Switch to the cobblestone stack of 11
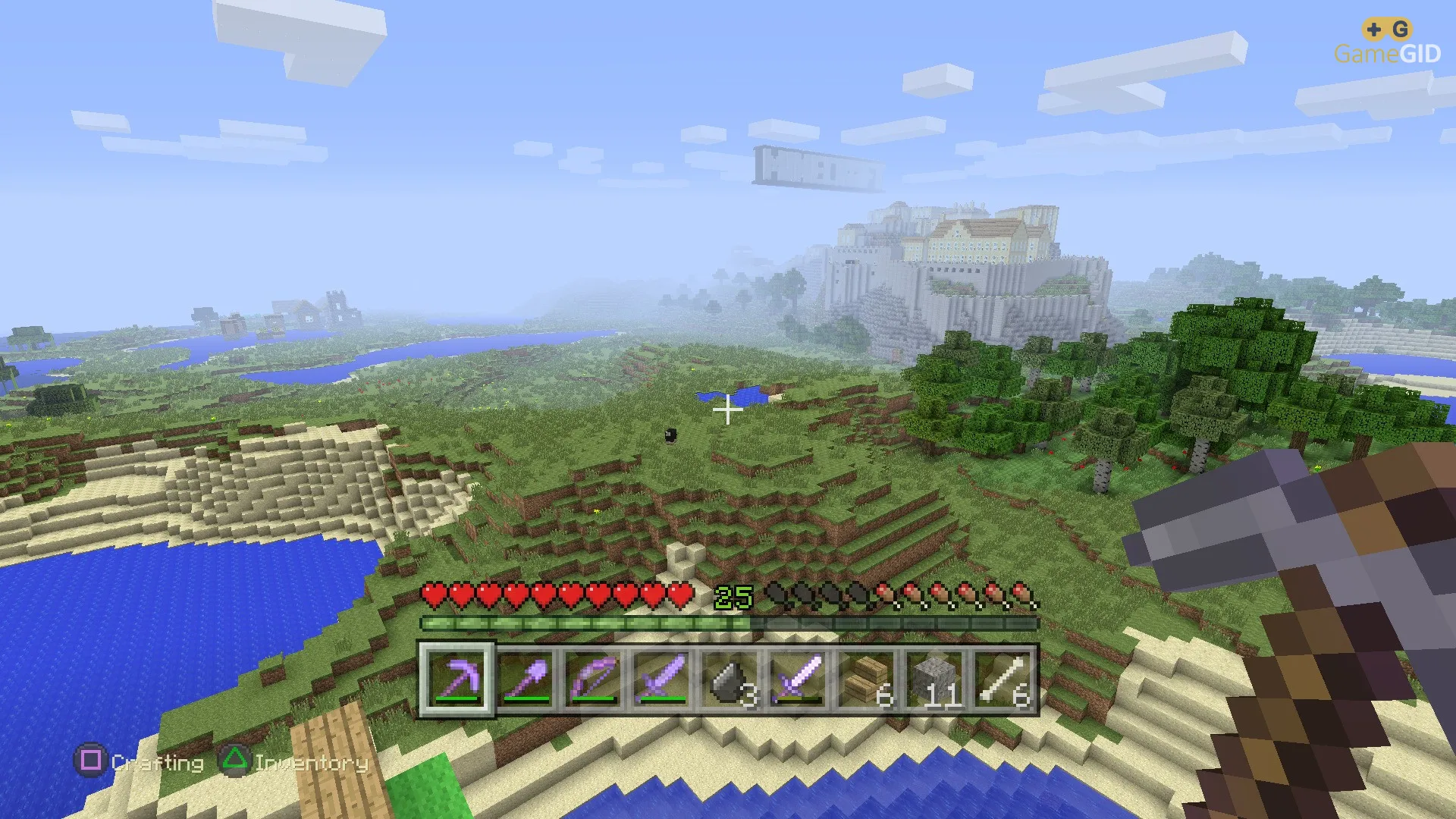The image size is (1456, 819). tap(935, 679)
